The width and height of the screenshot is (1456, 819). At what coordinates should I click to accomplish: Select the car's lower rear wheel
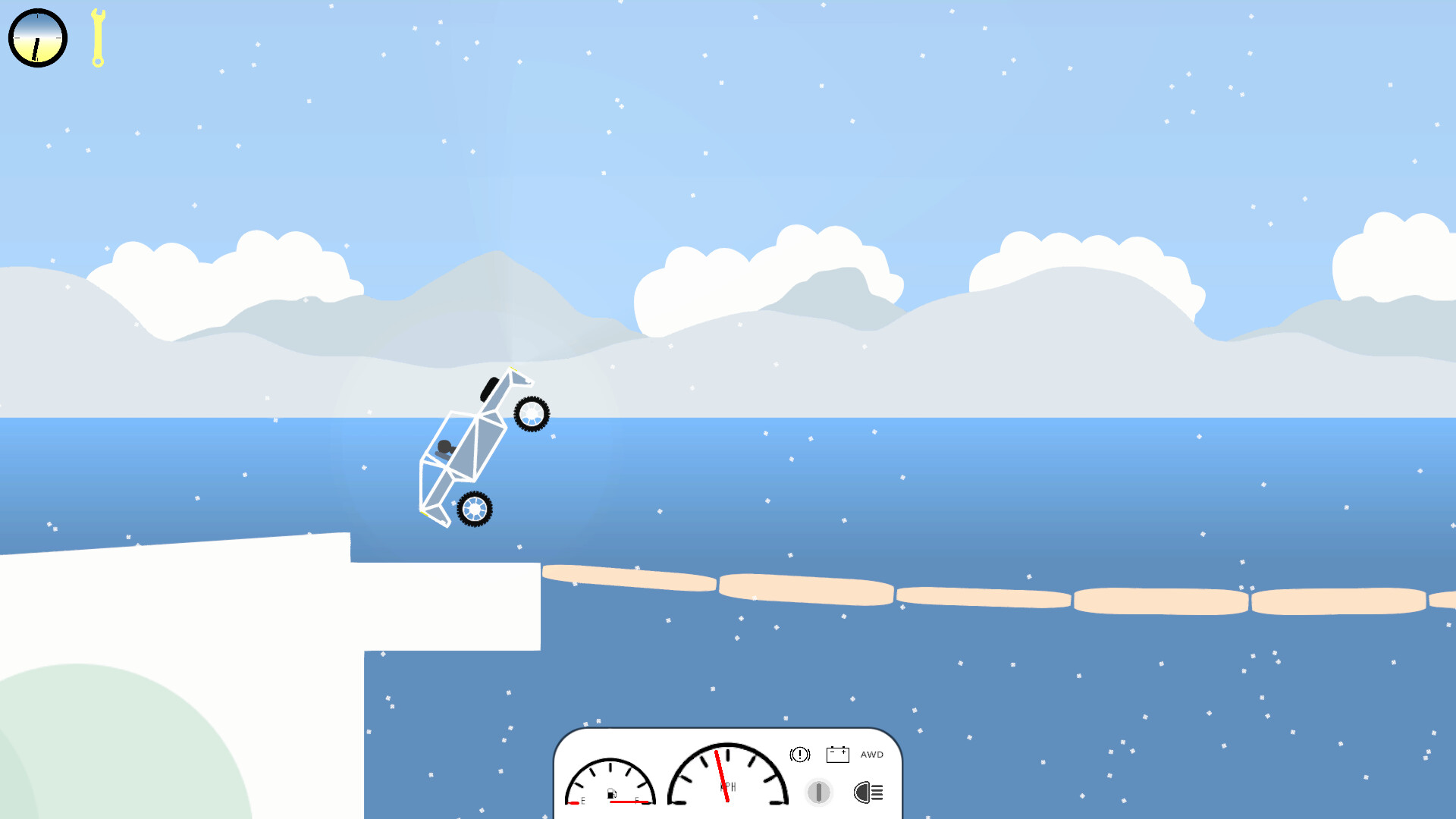click(x=475, y=510)
